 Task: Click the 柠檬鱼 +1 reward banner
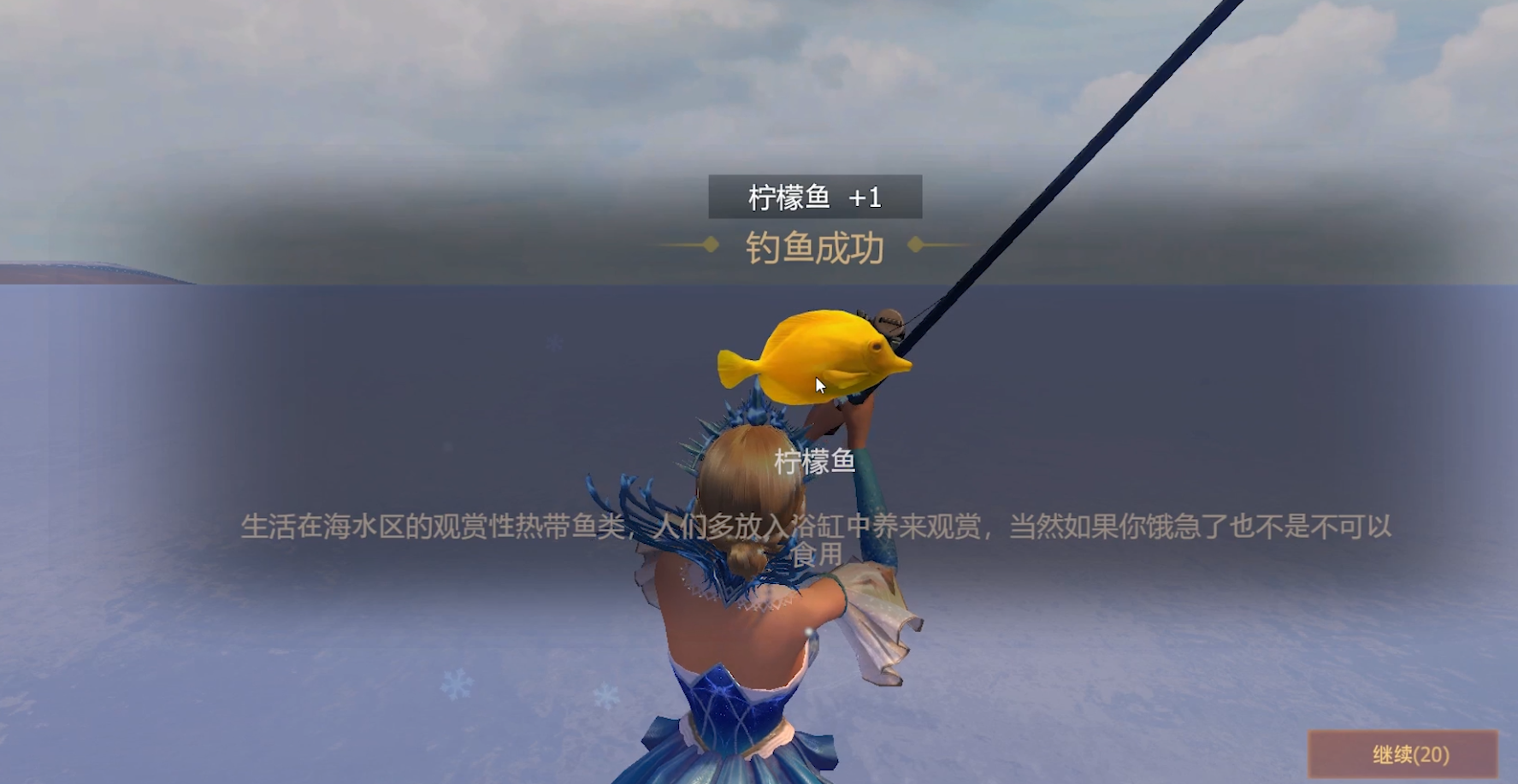click(815, 197)
